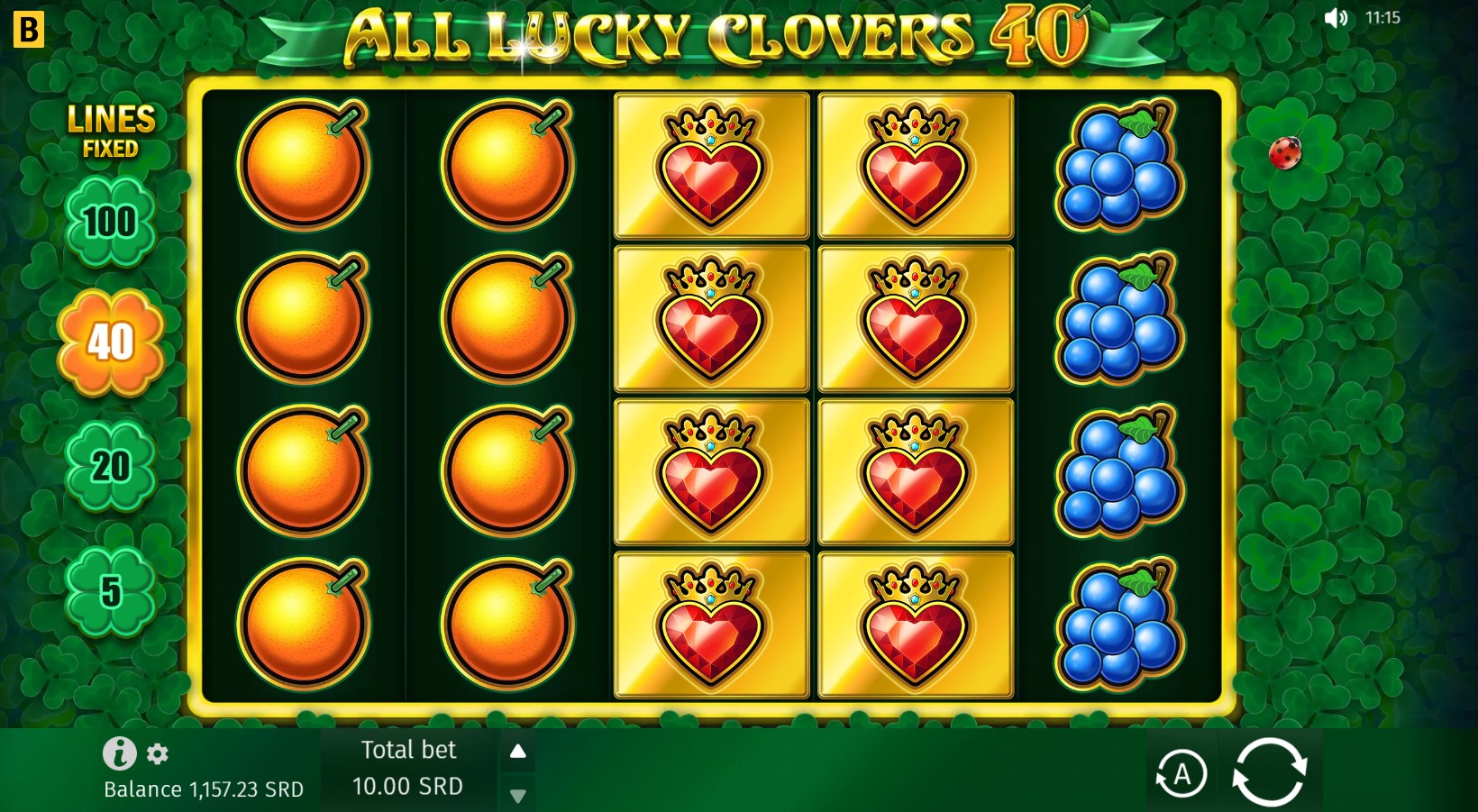1478x812 pixels.
Task: Select an orange symbol on the first reel
Action: click(304, 317)
